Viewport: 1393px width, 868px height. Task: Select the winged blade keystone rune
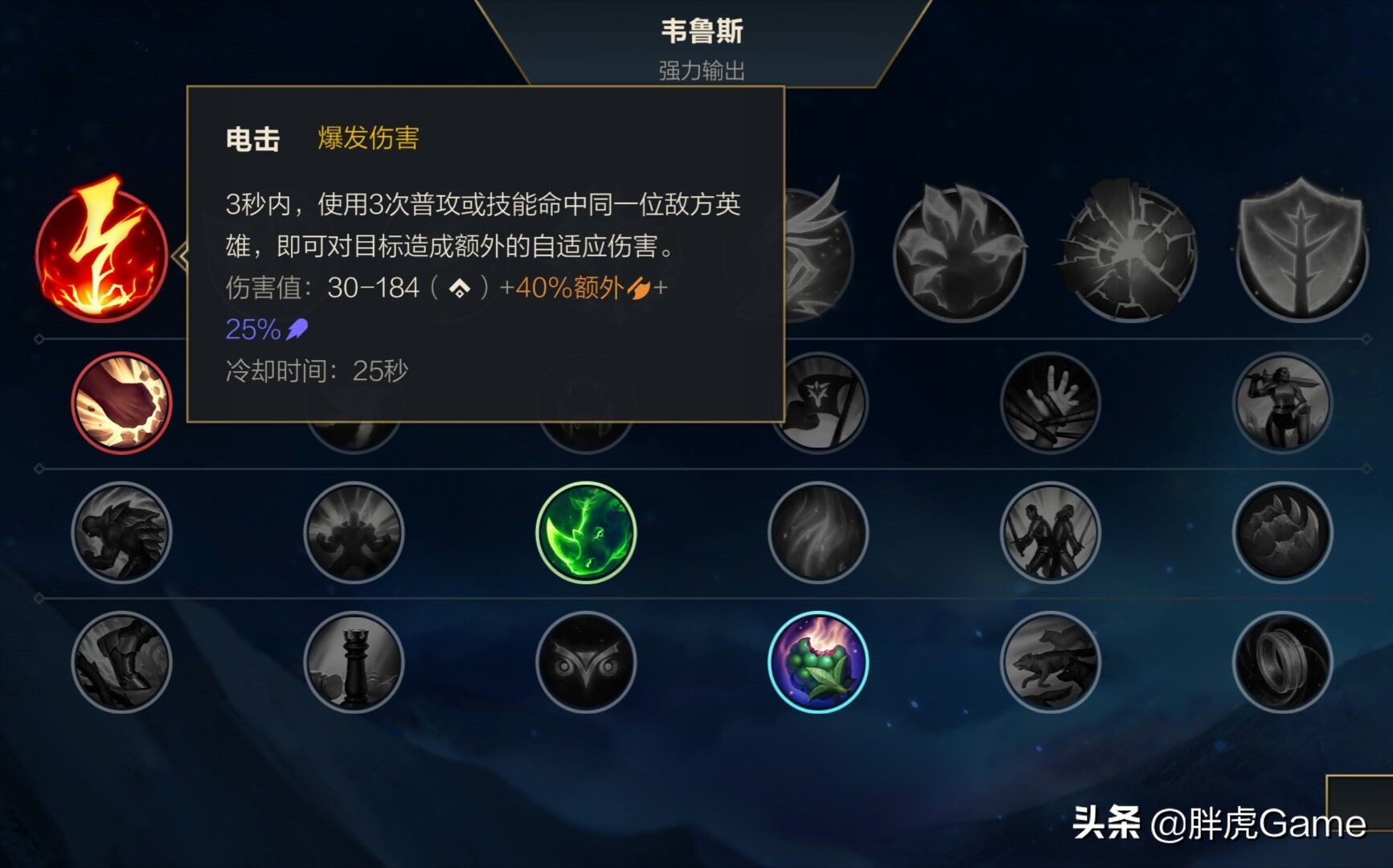tap(817, 256)
